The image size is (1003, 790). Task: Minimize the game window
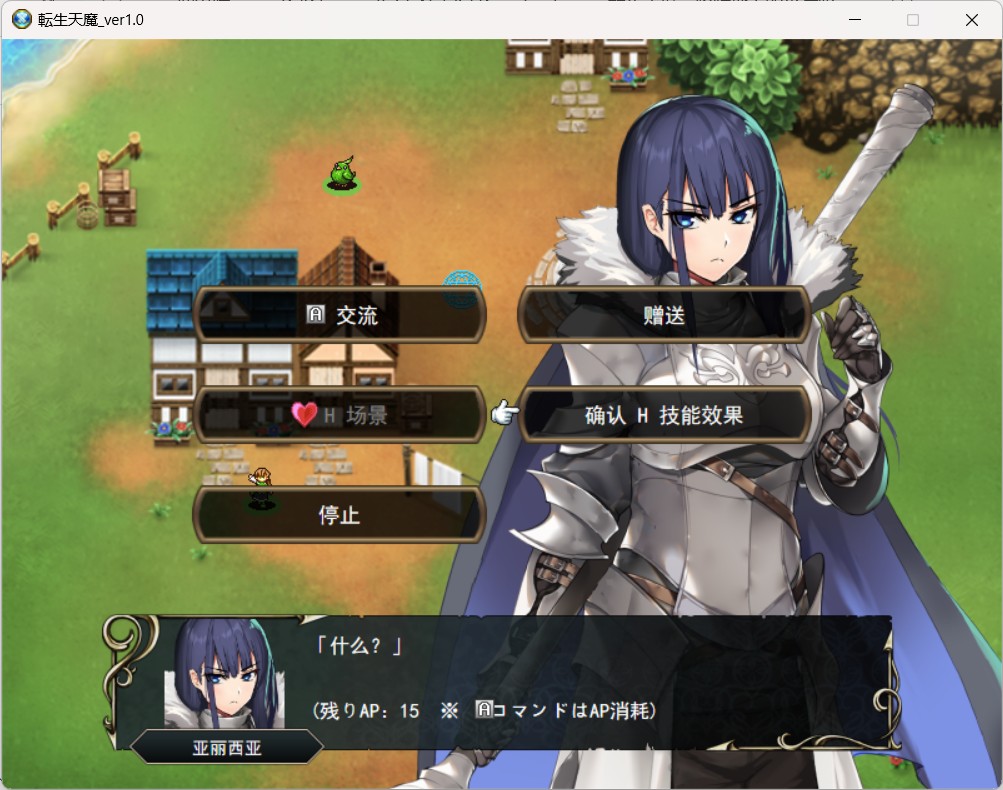coord(855,20)
